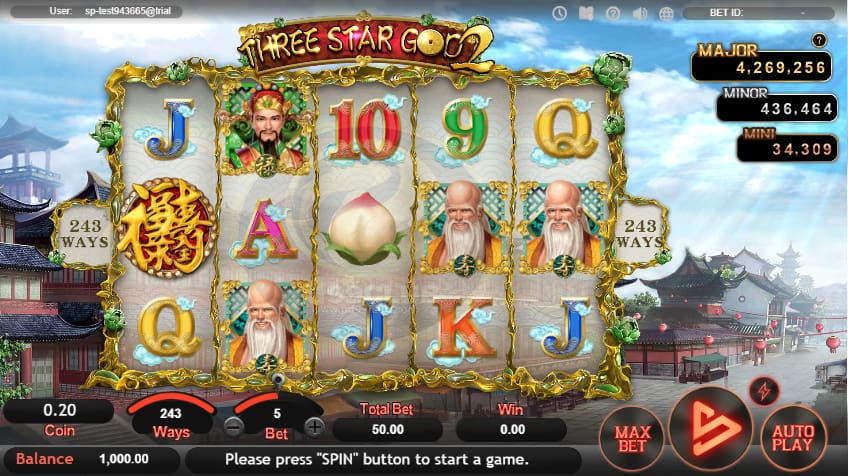
Task: Toggle the lightning bolt turbo button
Action: [764, 389]
